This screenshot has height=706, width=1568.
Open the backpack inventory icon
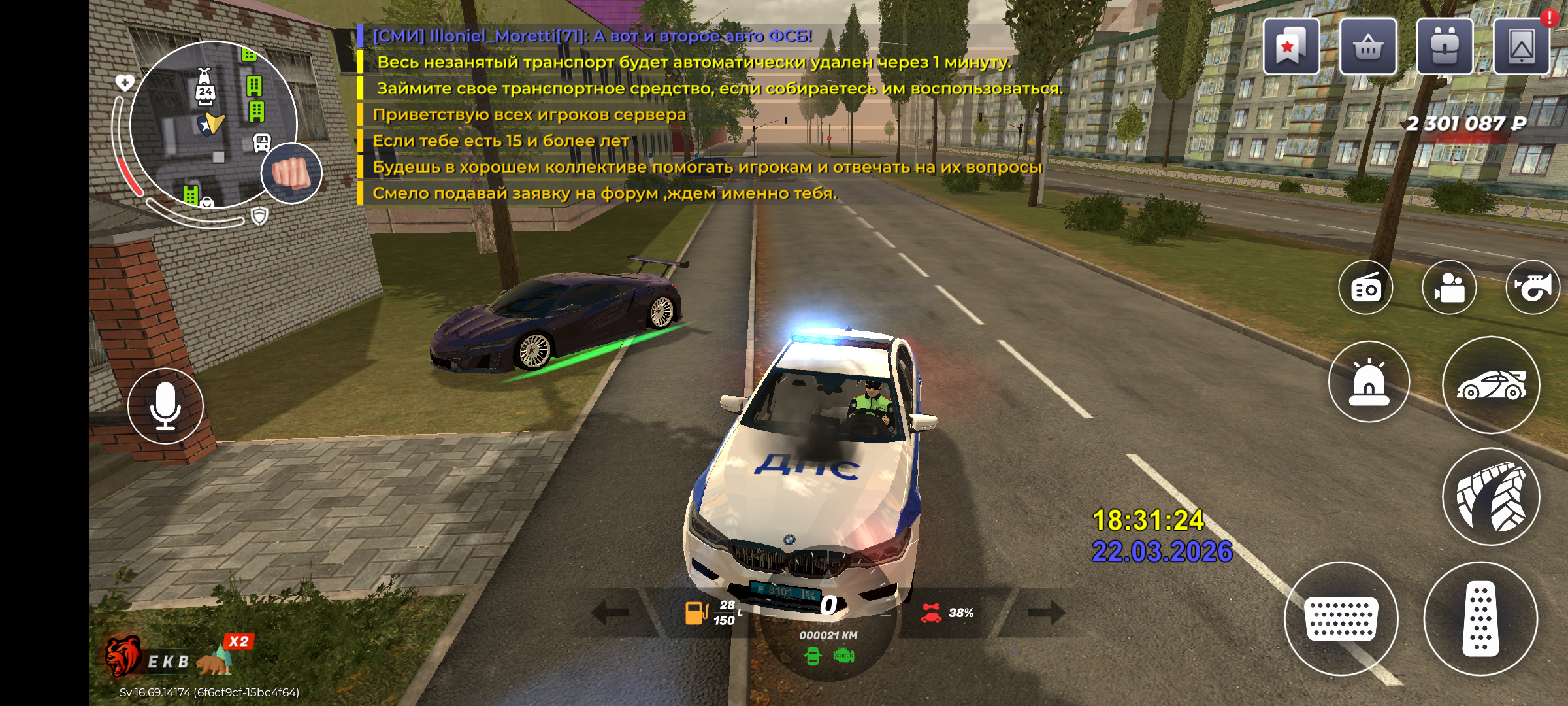[1445, 47]
